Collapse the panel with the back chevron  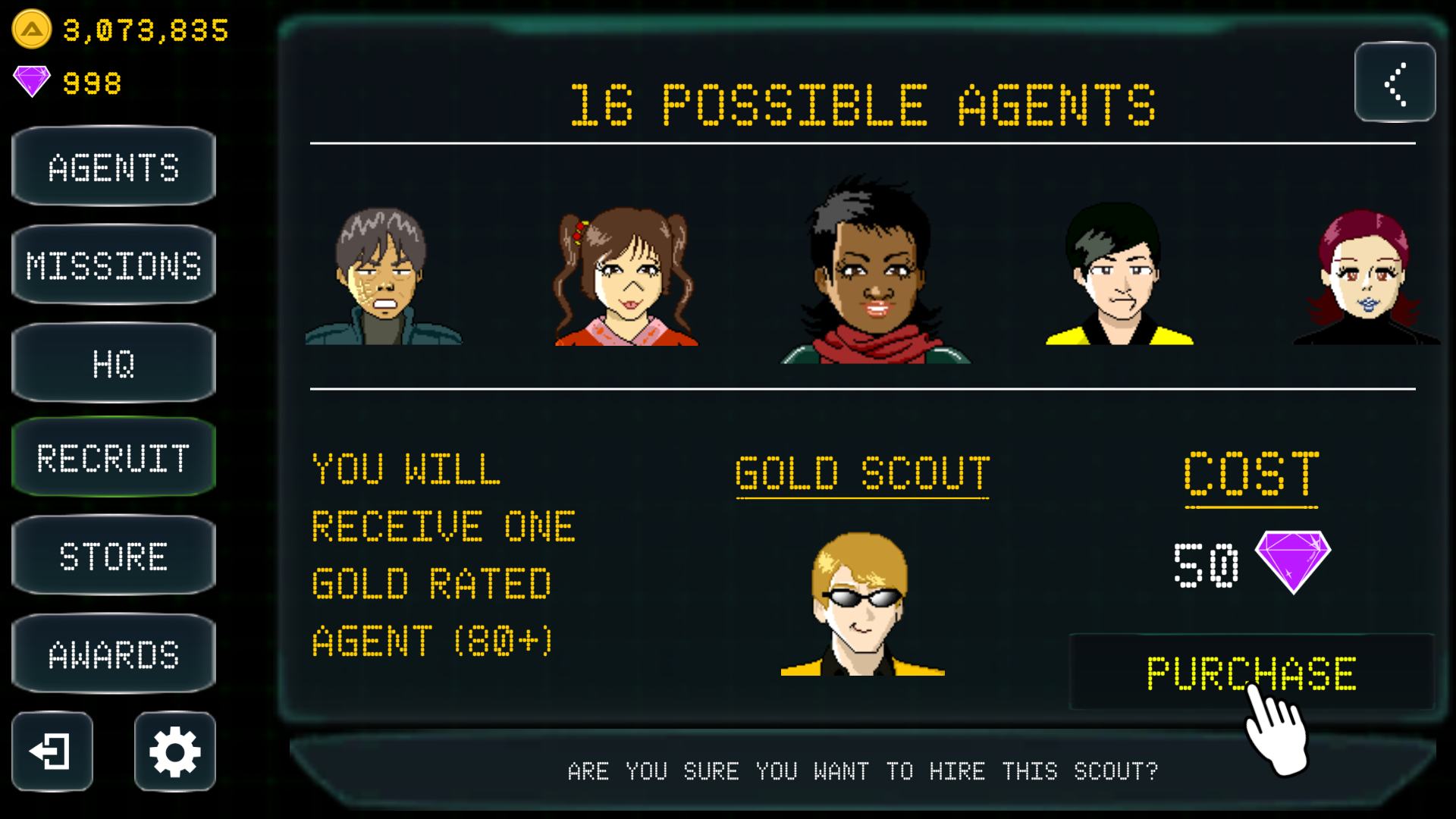coord(1395,83)
